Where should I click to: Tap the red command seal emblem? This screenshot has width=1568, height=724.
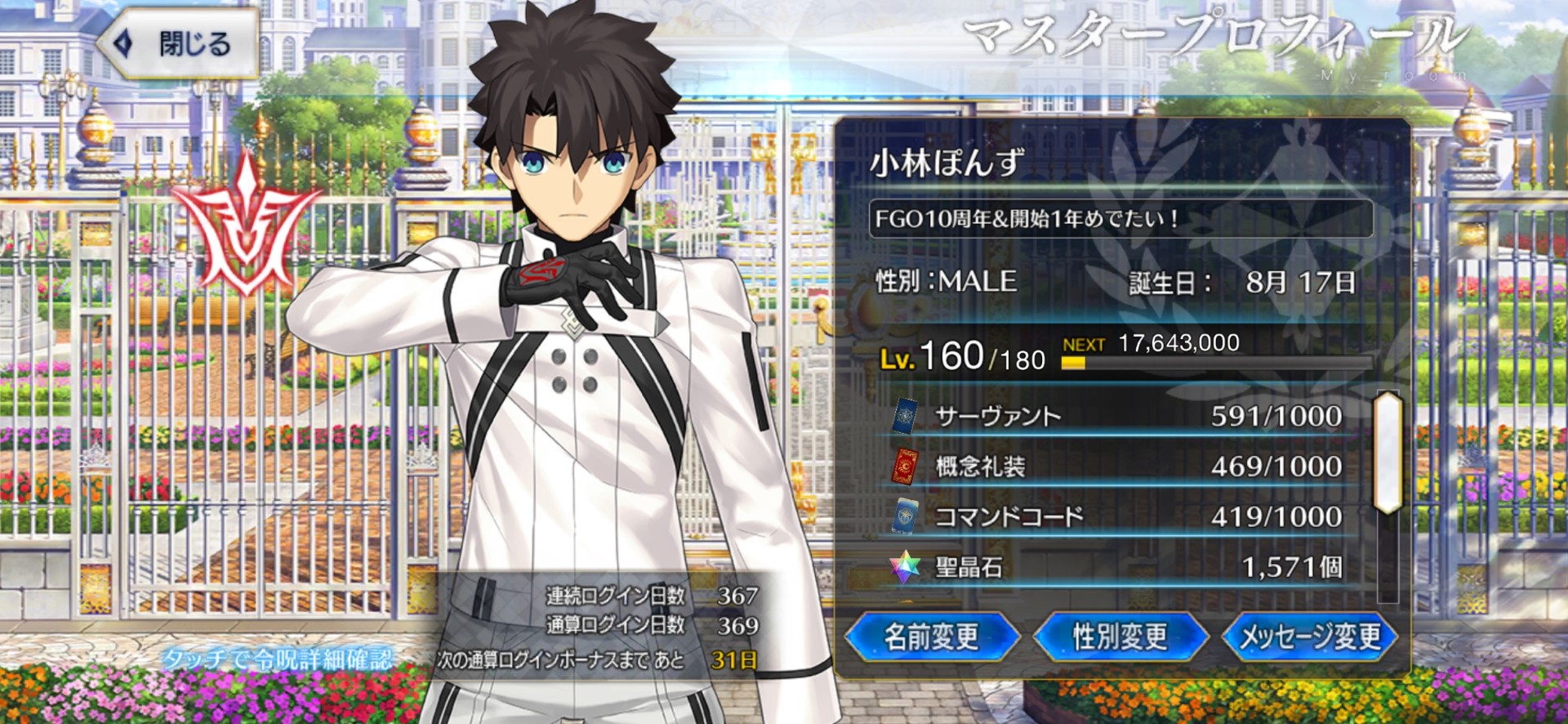tap(244, 225)
